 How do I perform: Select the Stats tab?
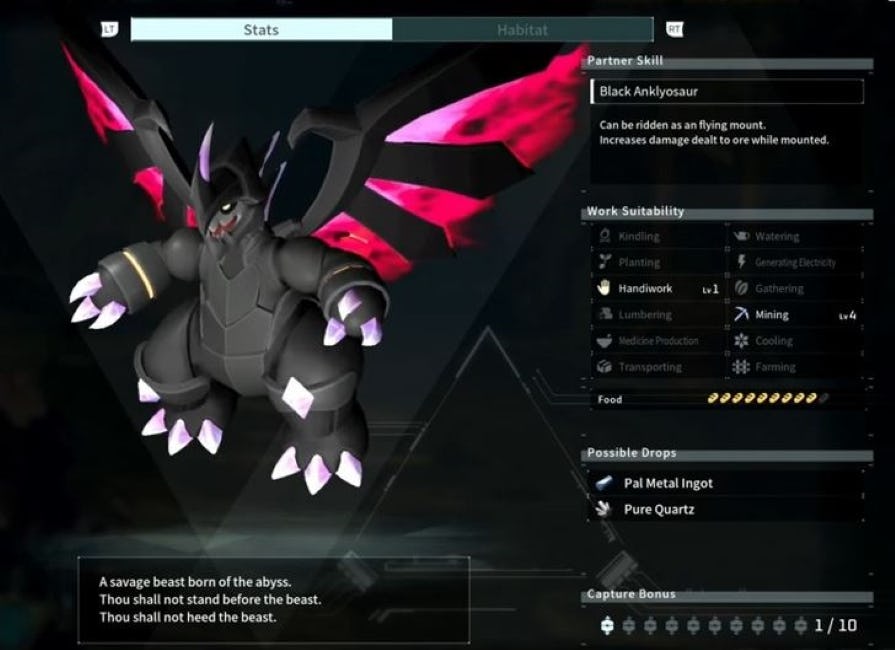261,30
